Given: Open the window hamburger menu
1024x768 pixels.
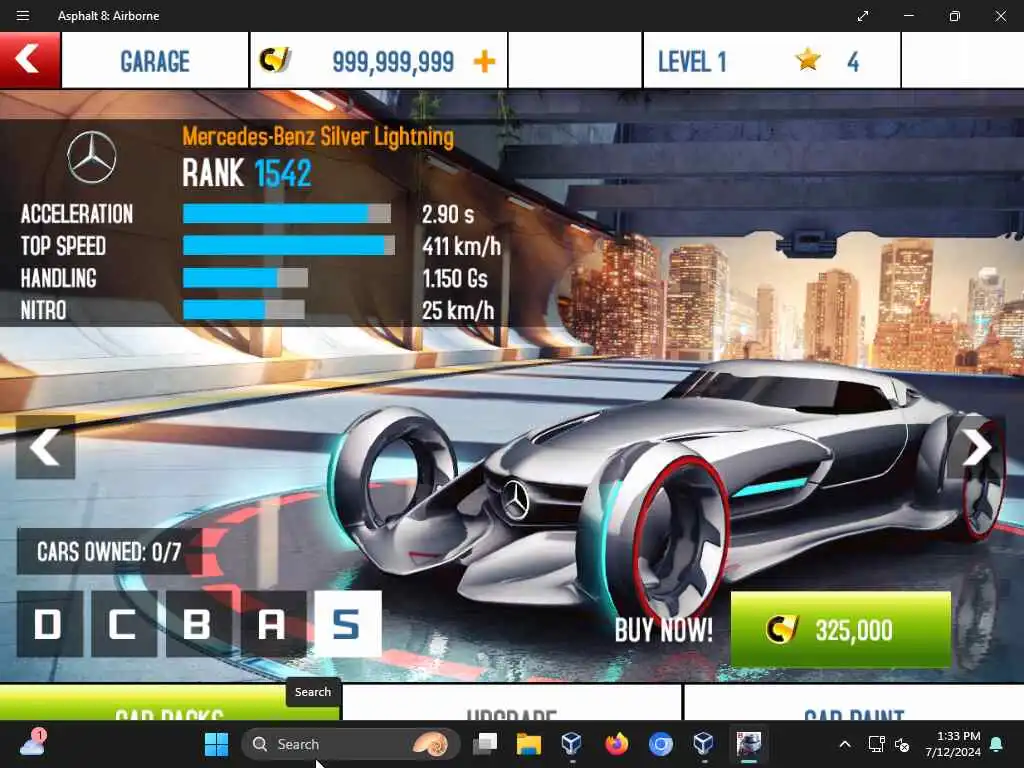Looking at the screenshot, I should [23, 16].
